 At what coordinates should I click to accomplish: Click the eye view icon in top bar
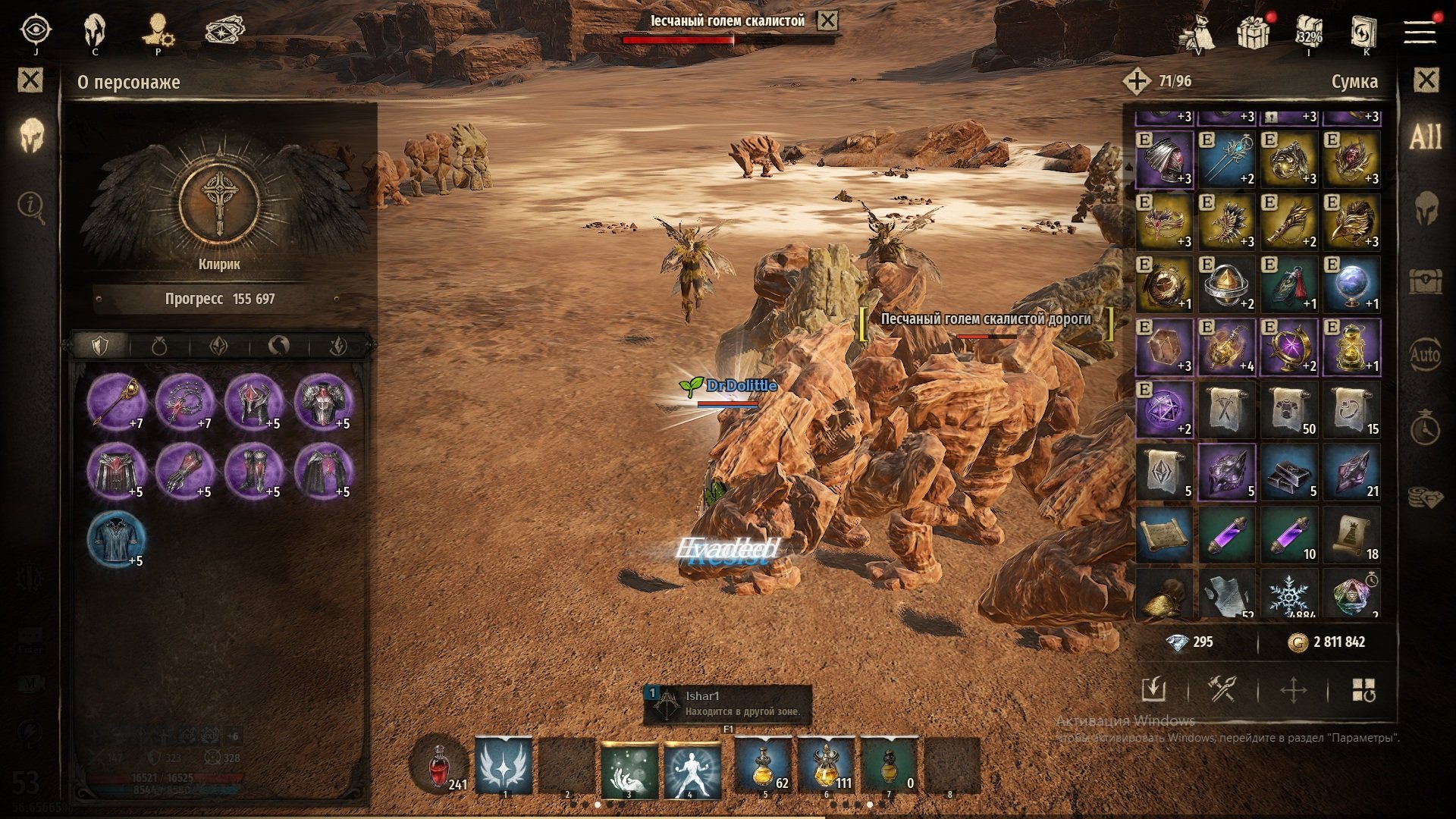[36, 30]
